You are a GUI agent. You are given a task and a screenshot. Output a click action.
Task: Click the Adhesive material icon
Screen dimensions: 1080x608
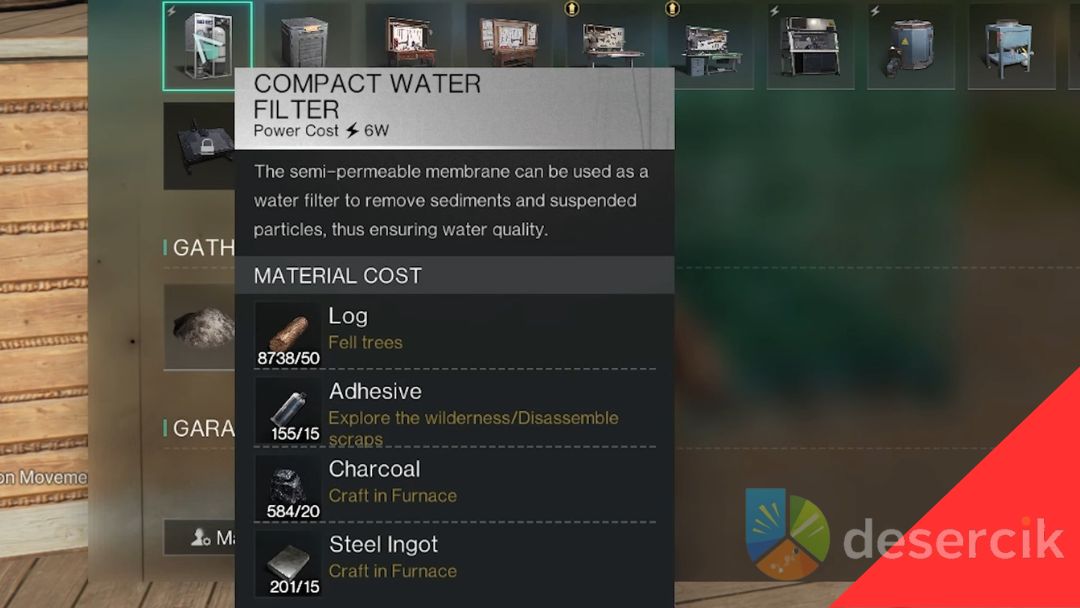[287, 411]
